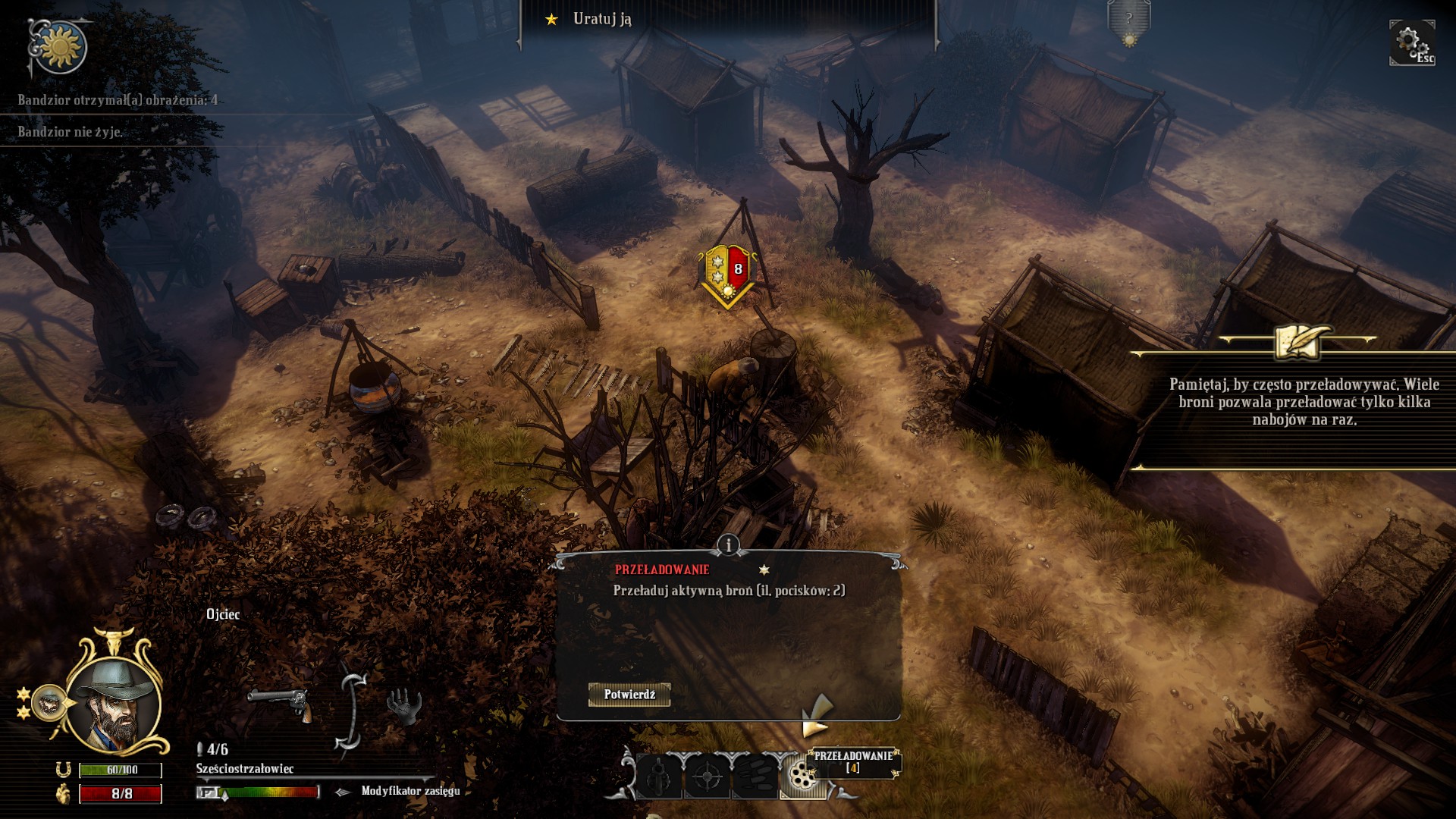This screenshot has width=1456, height=819.
Task: Open the Ojciec character portrait
Action: click(114, 701)
